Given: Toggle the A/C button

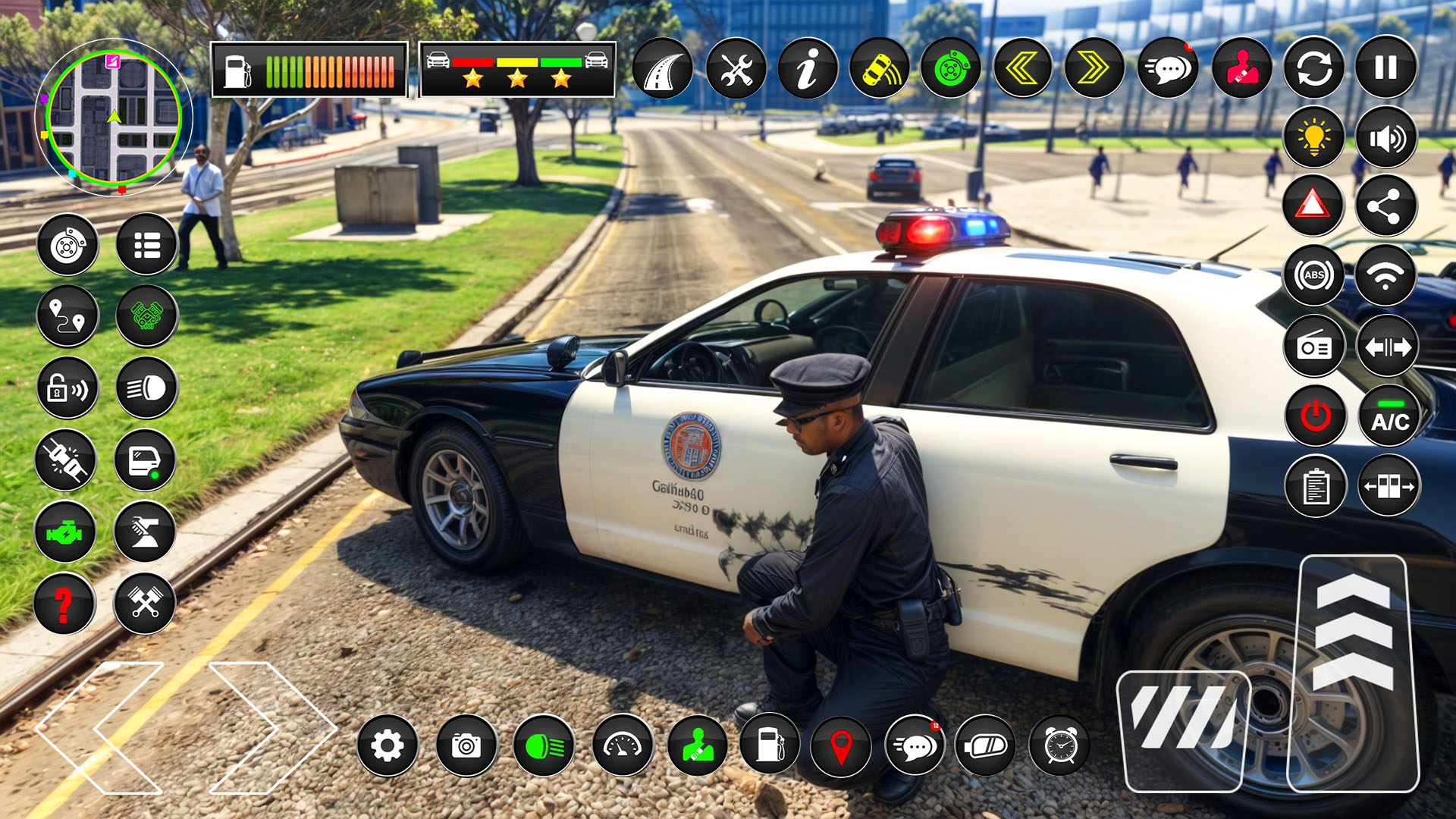Looking at the screenshot, I should pyautogui.click(x=1389, y=416).
